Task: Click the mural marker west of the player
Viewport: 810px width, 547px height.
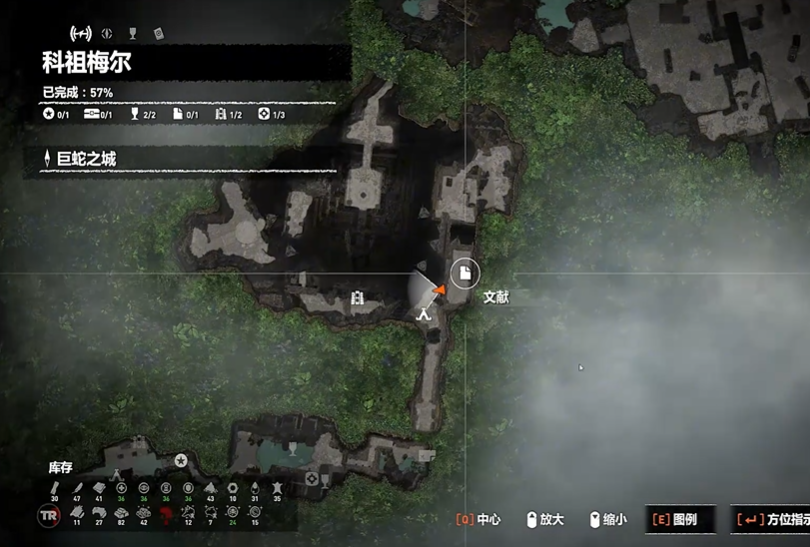Action: pyautogui.click(x=358, y=297)
